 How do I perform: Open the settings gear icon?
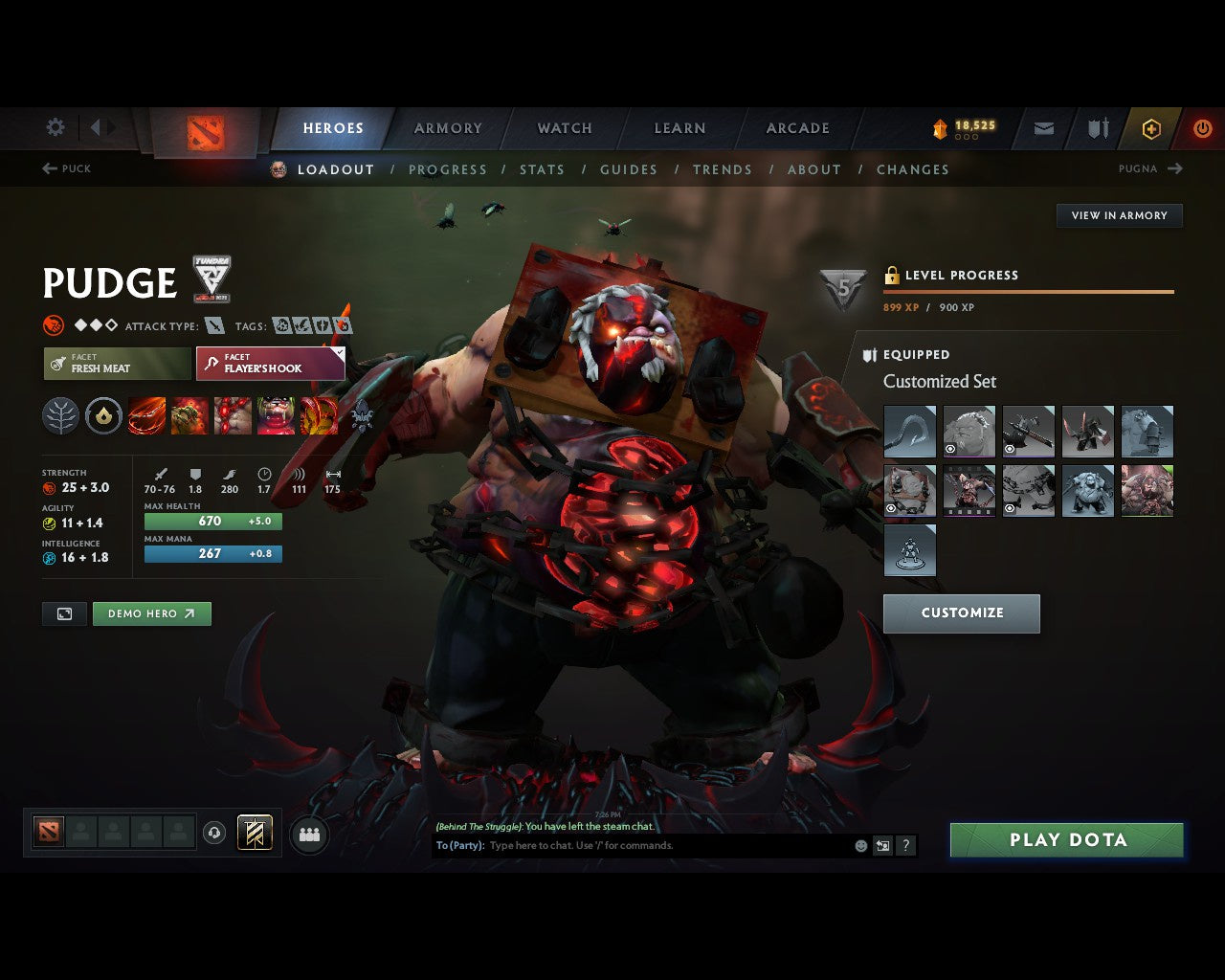pyautogui.click(x=55, y=126)
